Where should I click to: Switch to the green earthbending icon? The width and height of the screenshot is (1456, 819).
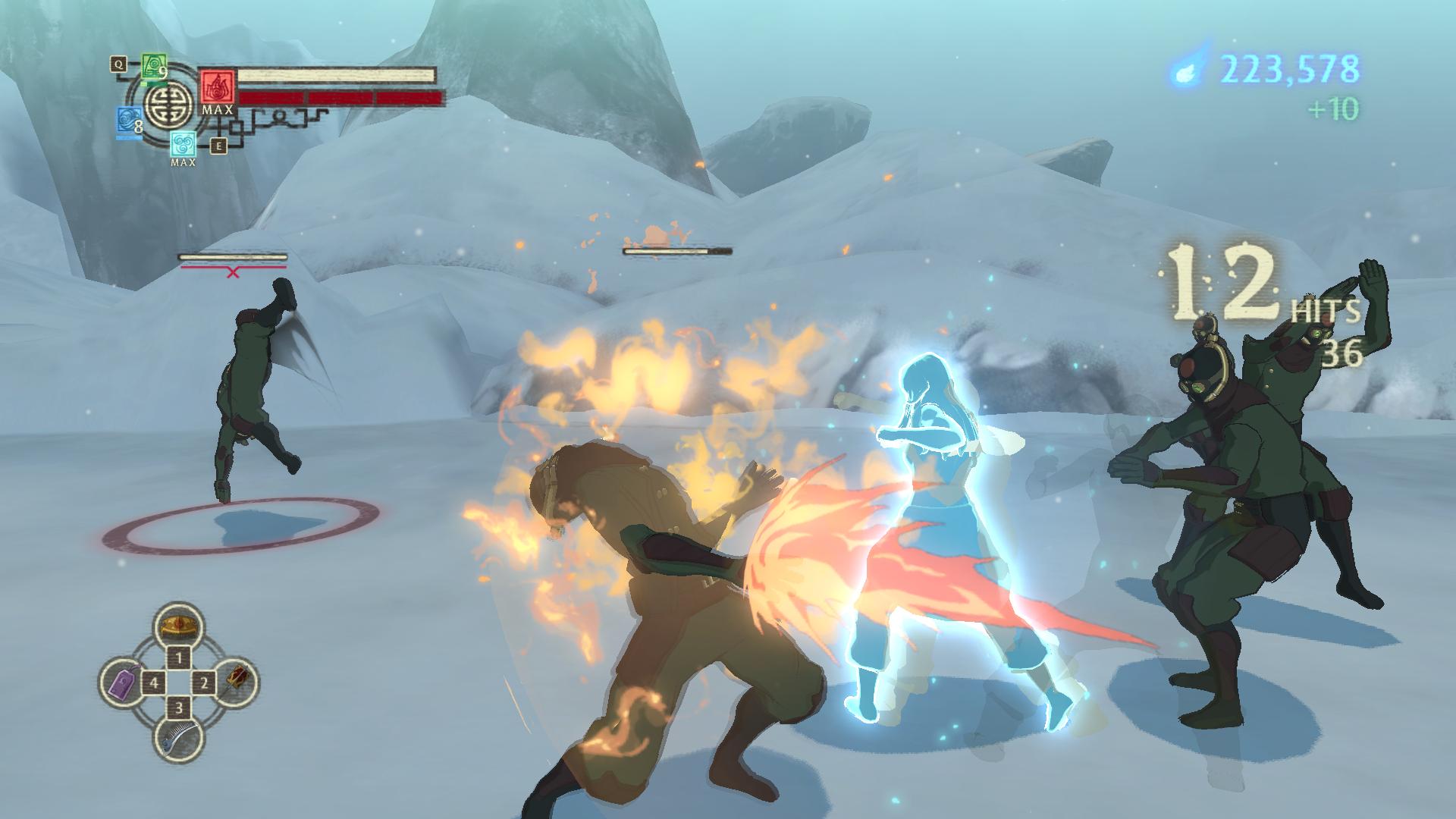coord(154,67)
